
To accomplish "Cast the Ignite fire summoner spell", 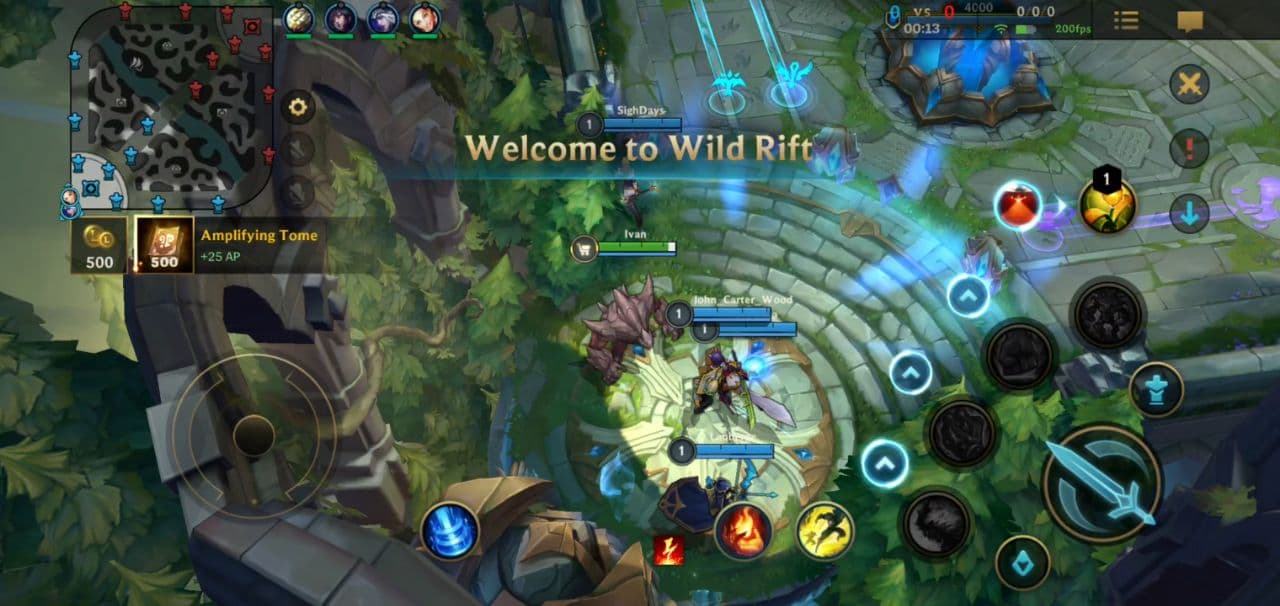I will pos(743,530).
